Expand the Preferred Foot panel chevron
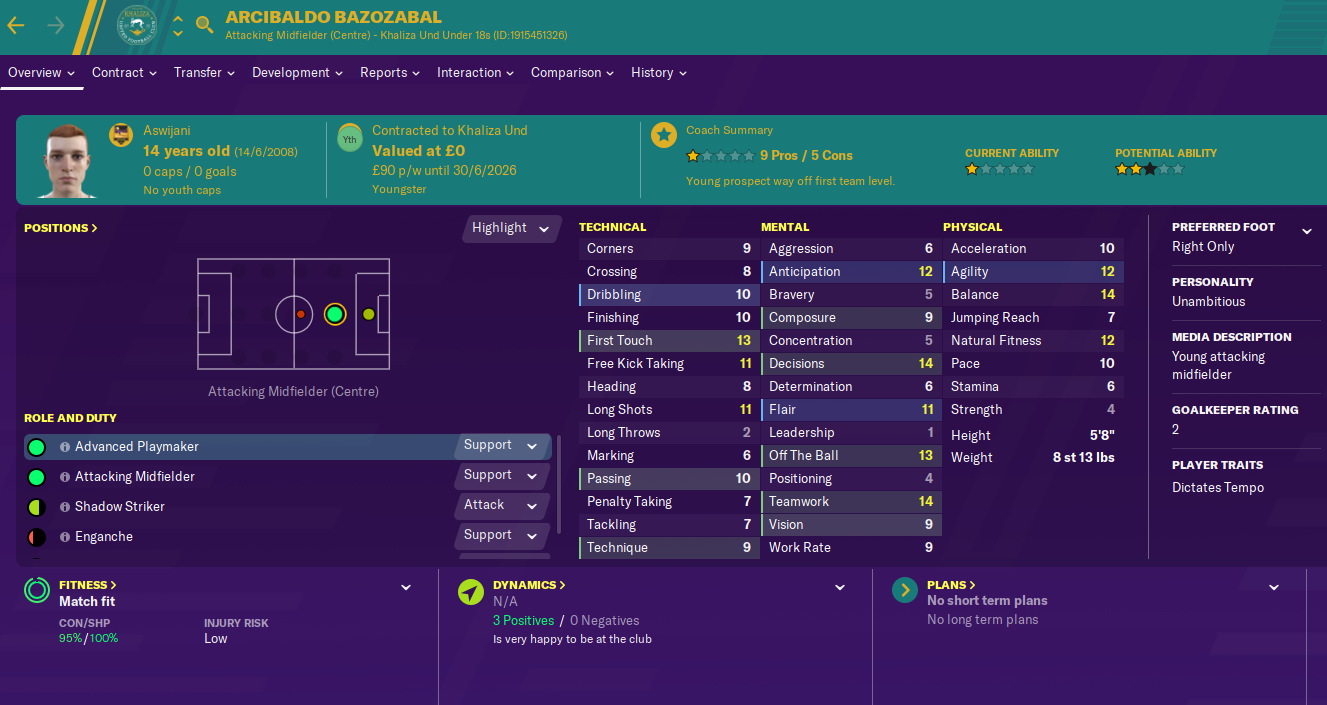Screen dimensions: 1327x705 point(1306,231)
